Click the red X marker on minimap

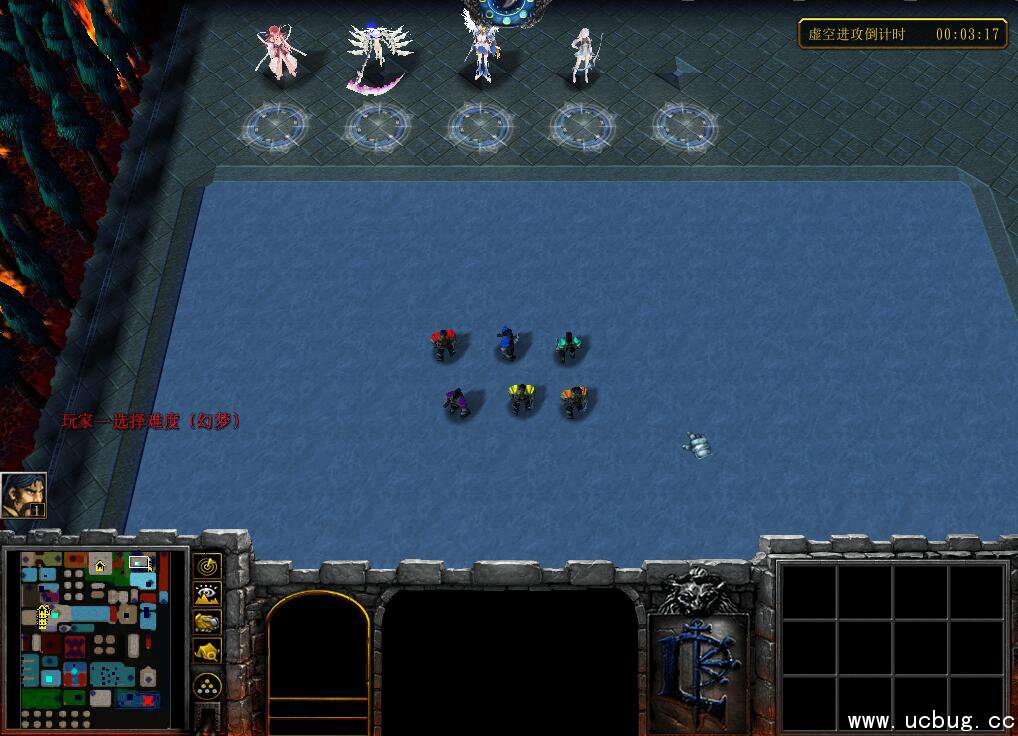pos(149,700)
